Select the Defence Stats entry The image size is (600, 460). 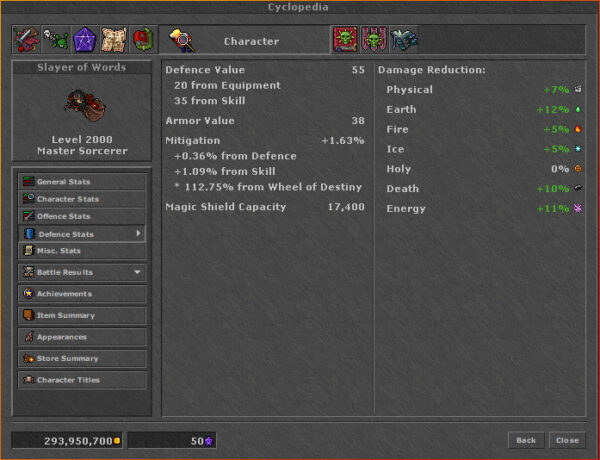coord(82,233)
